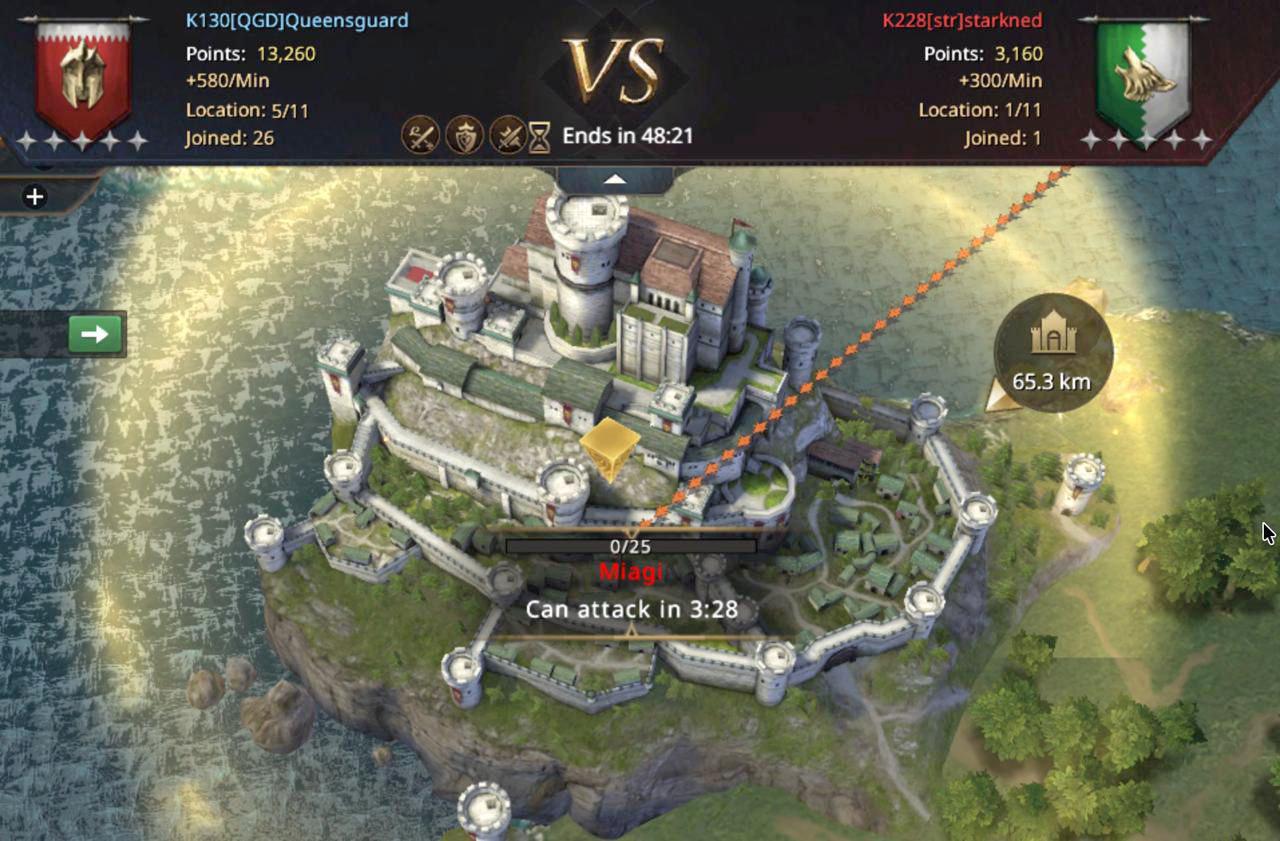
Task: Click the plus button on the left panel
Action: [35, 197]
